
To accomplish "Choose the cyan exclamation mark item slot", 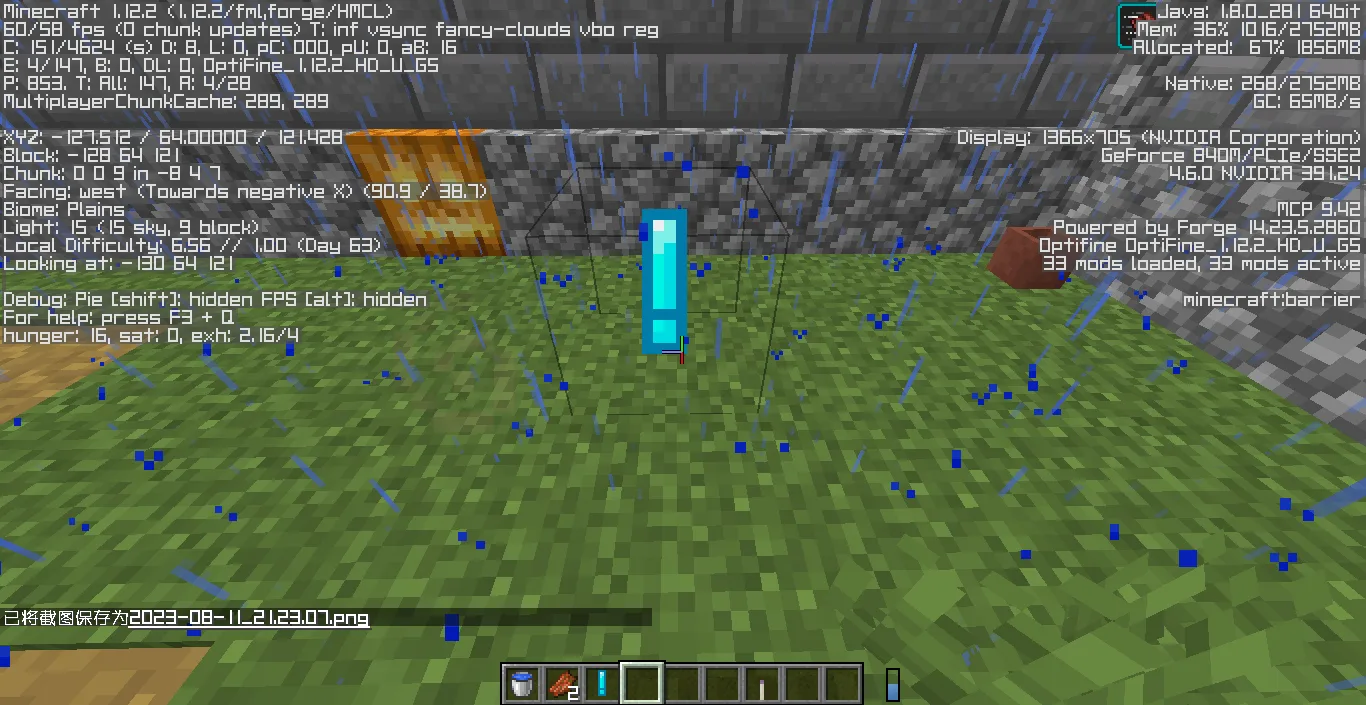I will [601, 684].
